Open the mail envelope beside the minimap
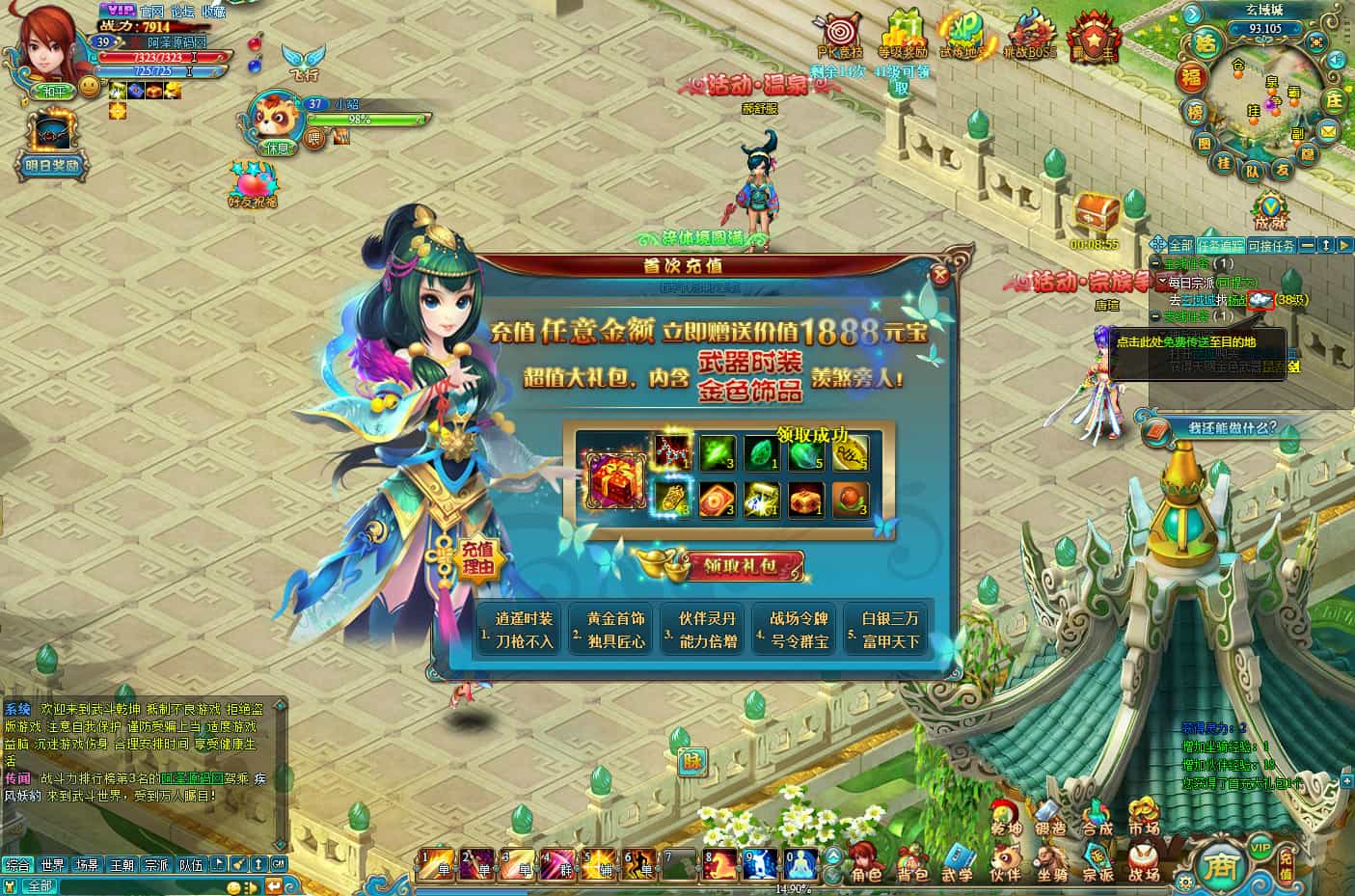The width and height of the screenshot is (1355, 896). pyautogui.click(x=1328, y=130)
